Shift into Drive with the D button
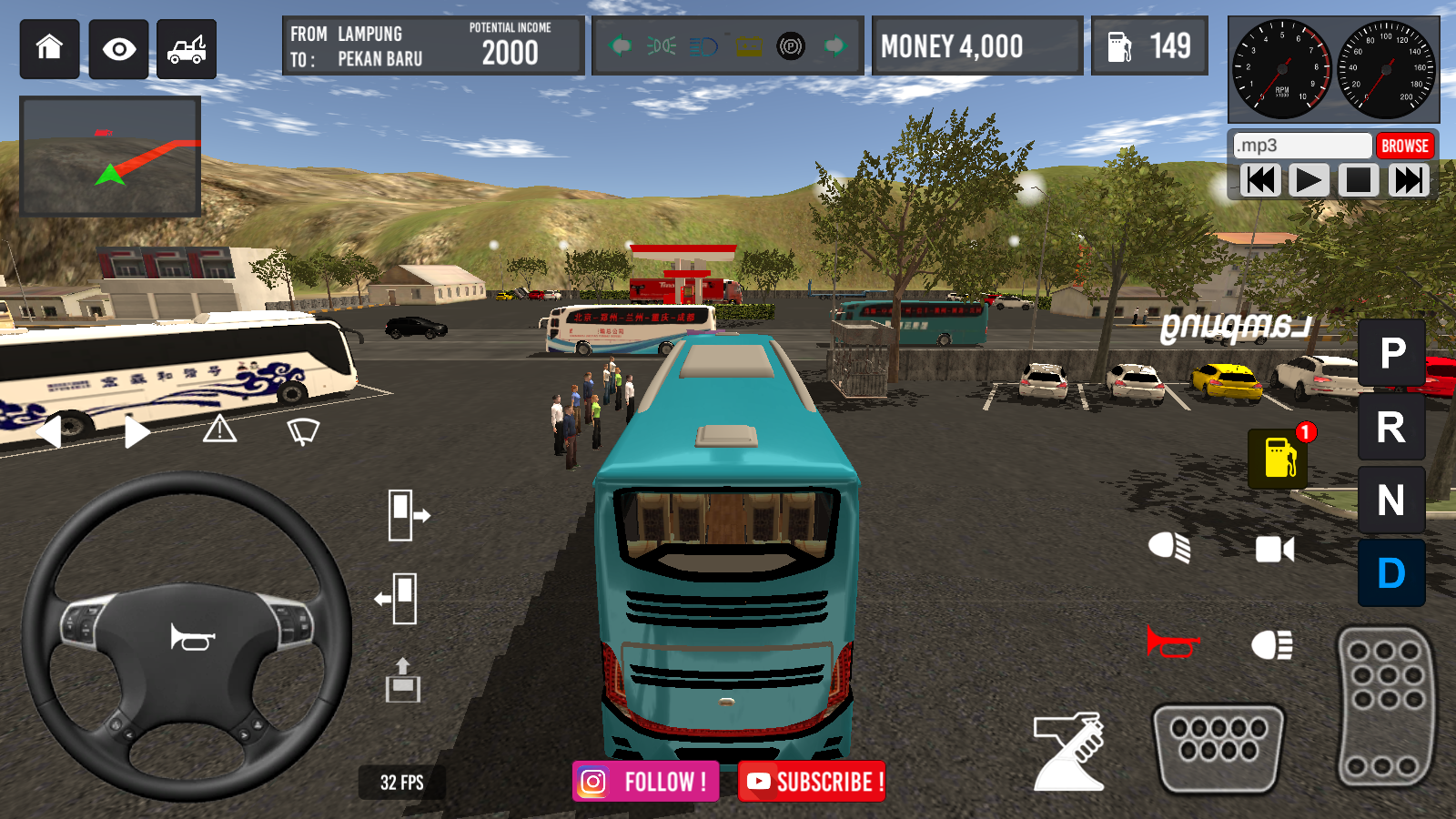 click(x=1390, y=573)
